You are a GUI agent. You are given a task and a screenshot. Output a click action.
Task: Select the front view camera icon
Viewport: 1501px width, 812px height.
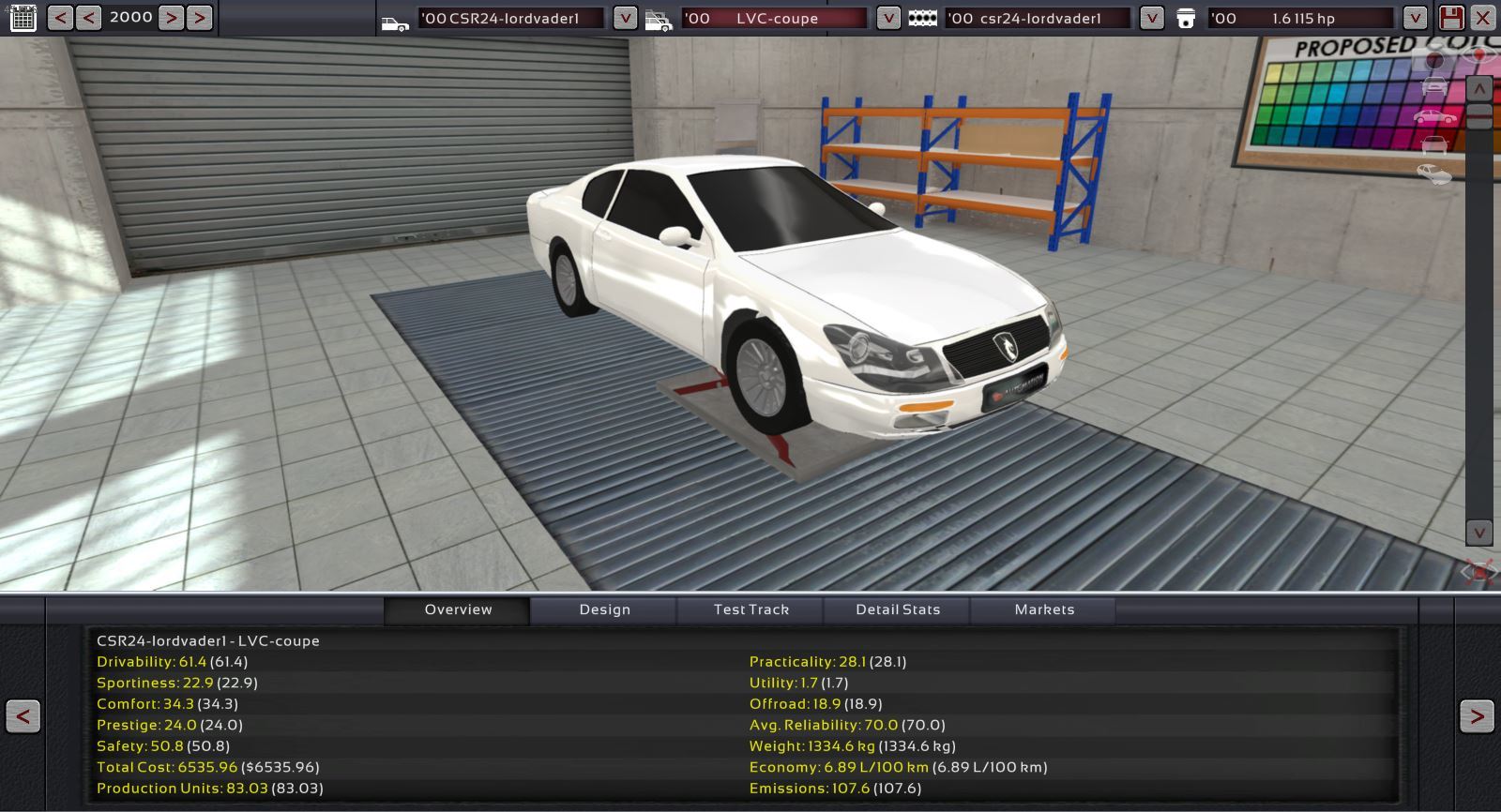pyautogui.click(x=1434, y=87)
